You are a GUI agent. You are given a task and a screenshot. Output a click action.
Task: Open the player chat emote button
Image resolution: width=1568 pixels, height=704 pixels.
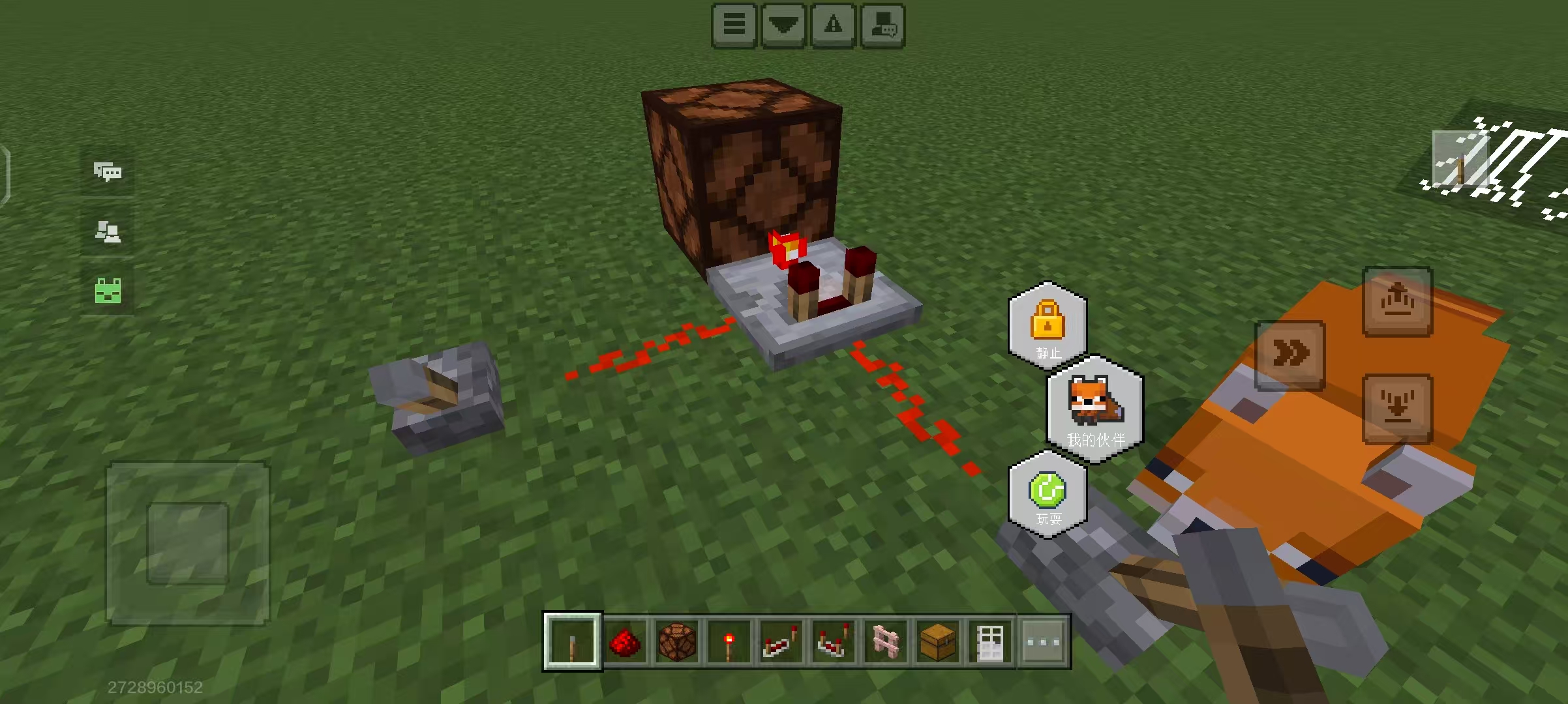point(883,25)
